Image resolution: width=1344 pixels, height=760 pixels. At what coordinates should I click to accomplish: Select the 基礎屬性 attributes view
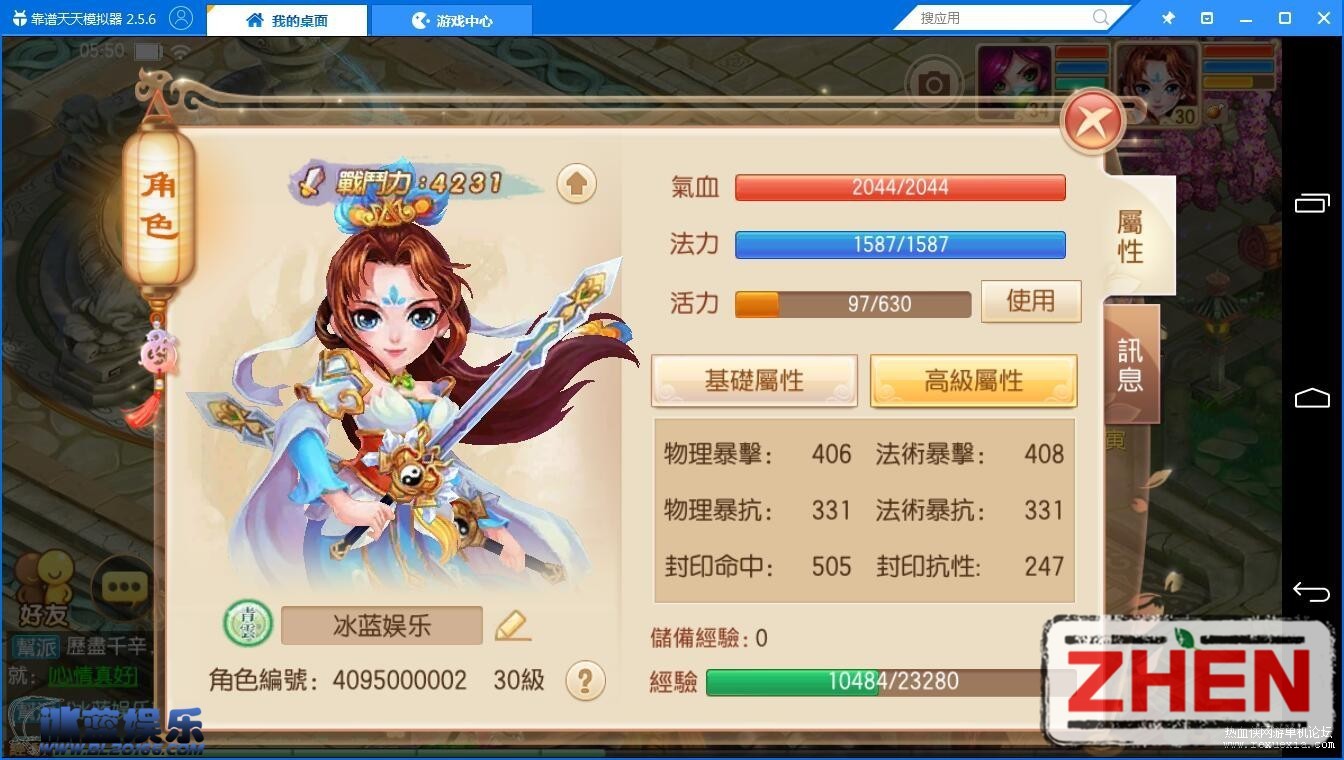click(x=753, y=380)
